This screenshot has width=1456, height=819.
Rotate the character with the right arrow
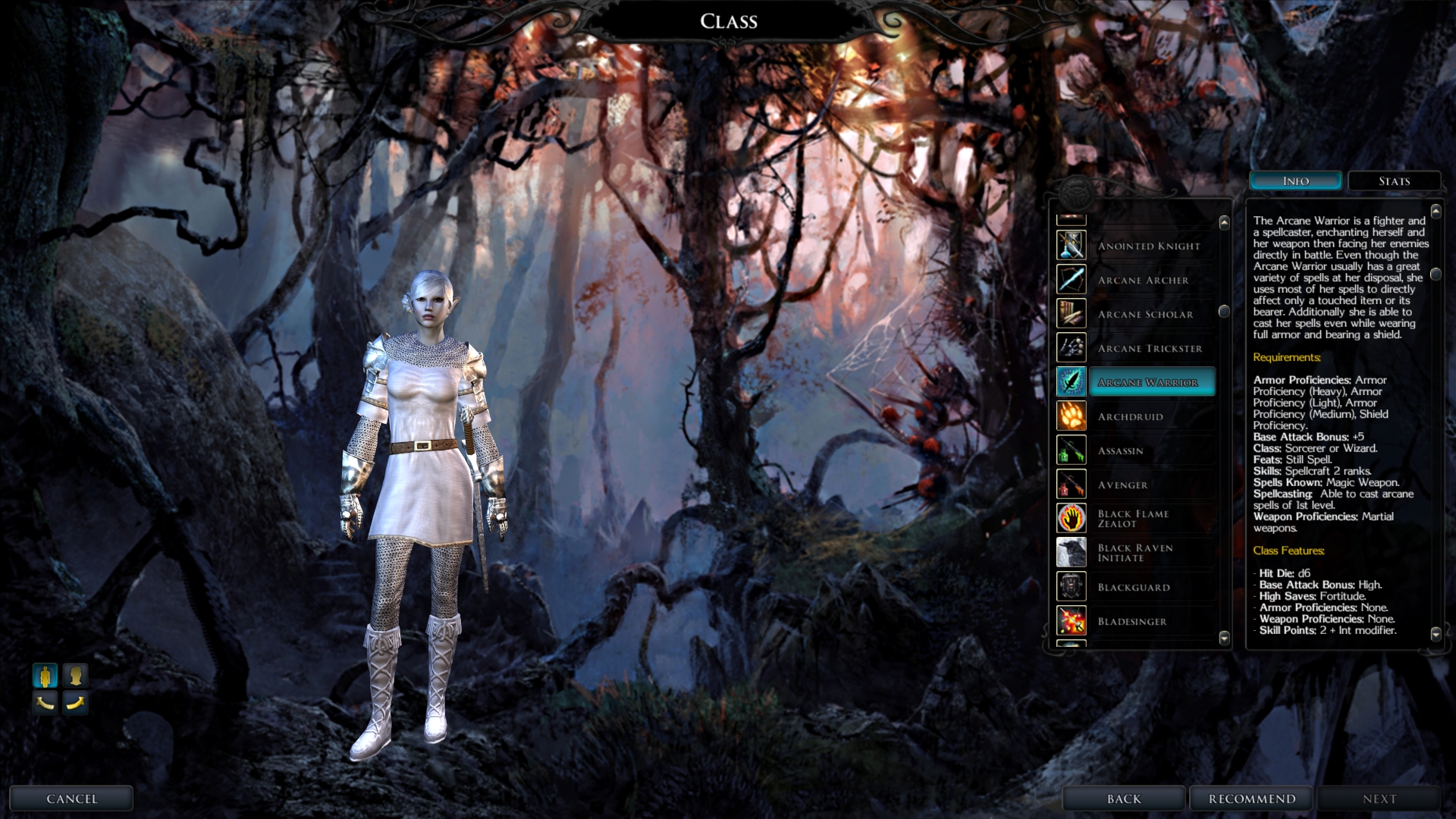pos(75,703)
